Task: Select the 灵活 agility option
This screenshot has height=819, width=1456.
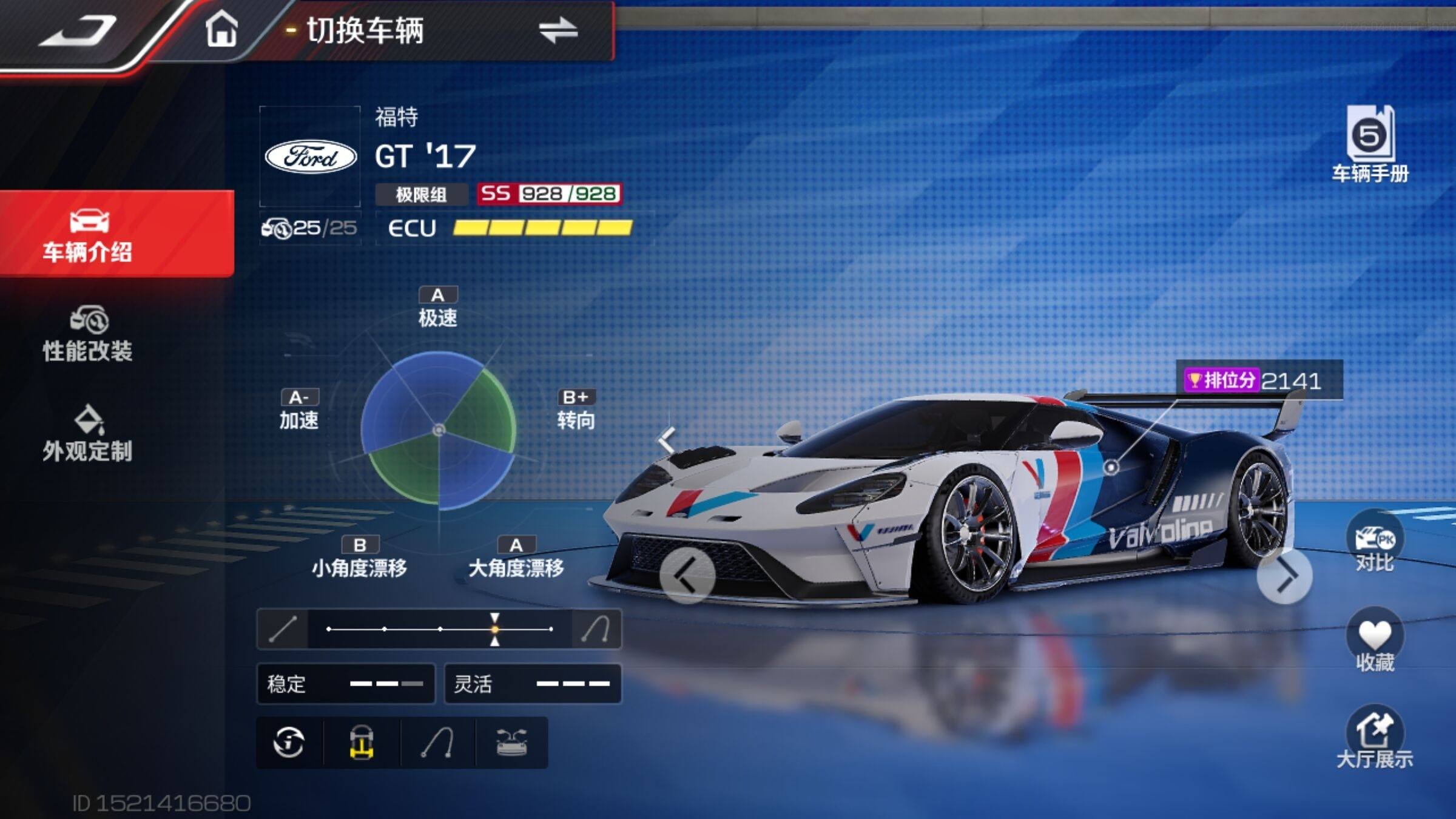Action: pyautogui.click(x=533, y=684)
